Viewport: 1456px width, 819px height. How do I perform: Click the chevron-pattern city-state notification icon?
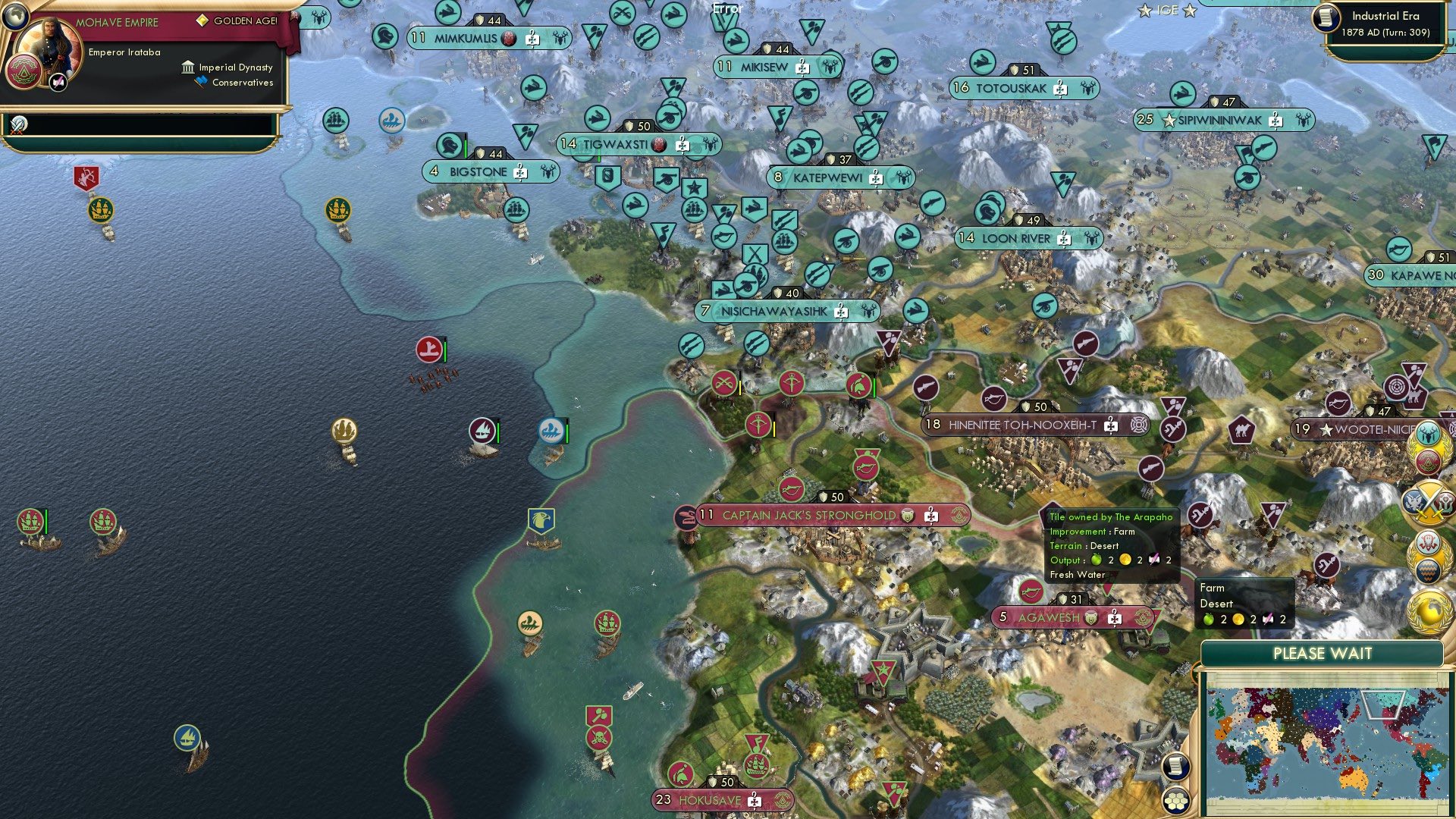pos(1429,570)
